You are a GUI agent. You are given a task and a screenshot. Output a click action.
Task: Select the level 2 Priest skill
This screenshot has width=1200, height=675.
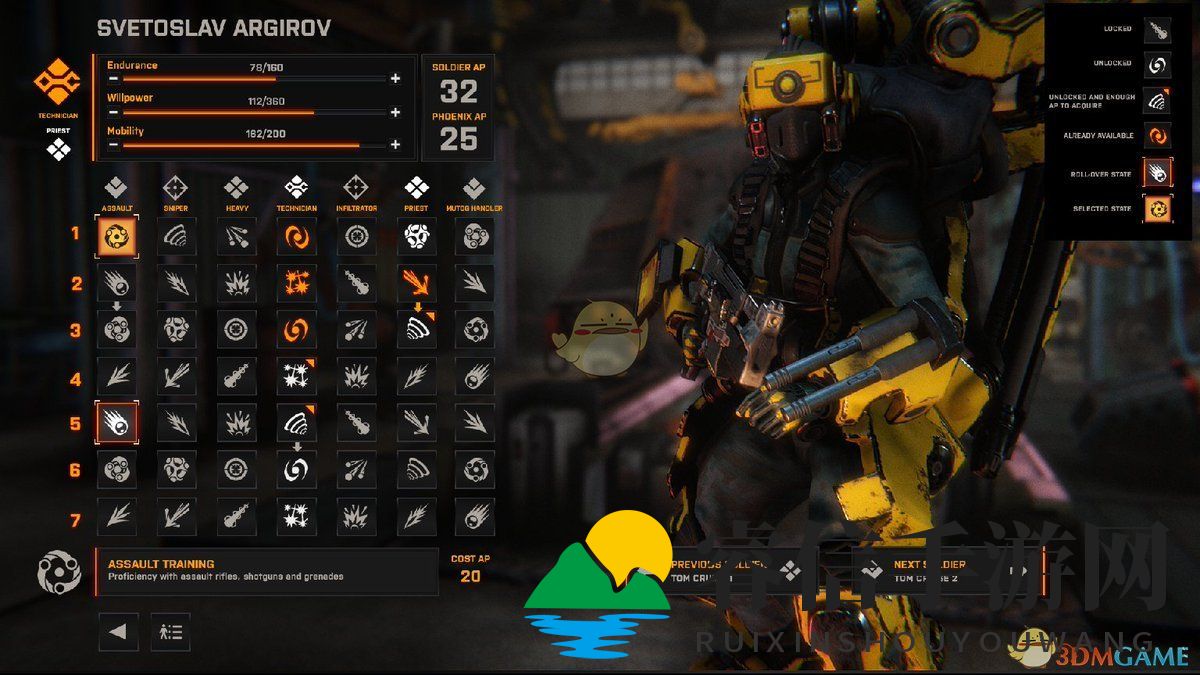[x=417, y=283]
